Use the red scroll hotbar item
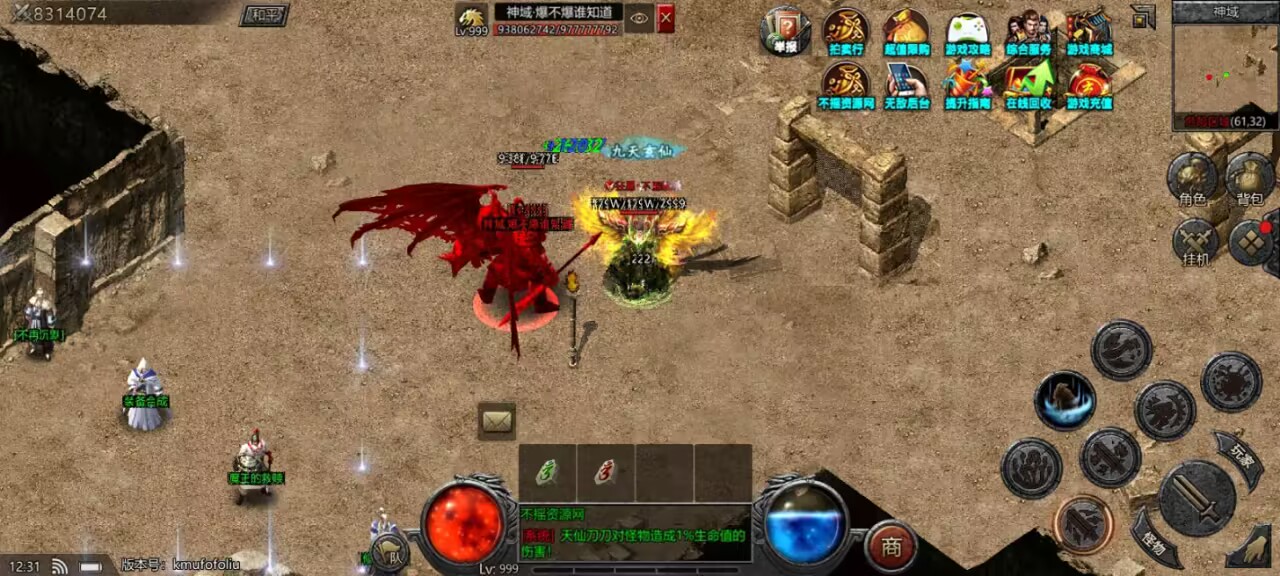Image resolution: width=1280 pixels, height=576 pixels. (605, 472)
